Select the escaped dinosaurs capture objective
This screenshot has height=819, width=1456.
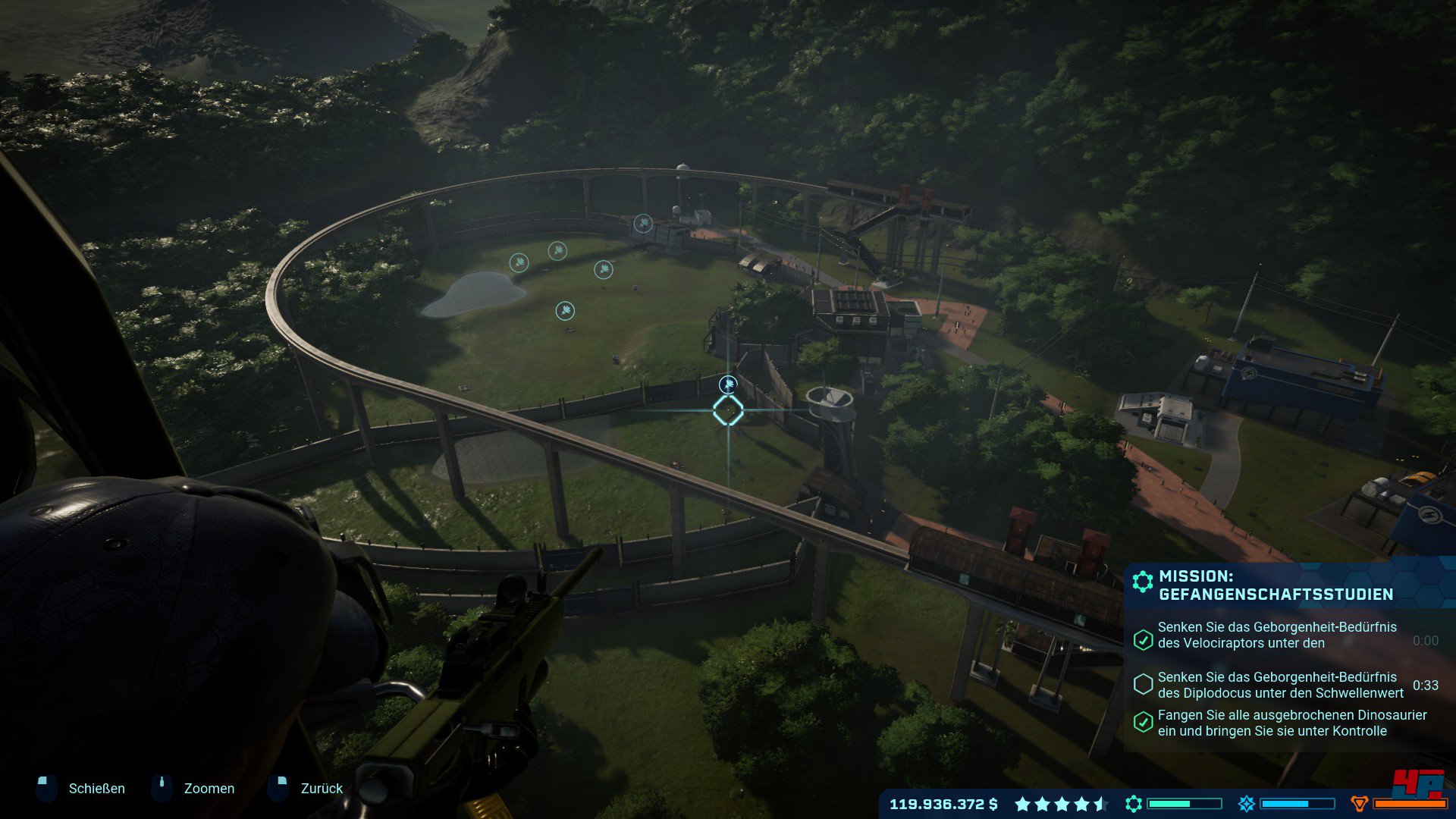[x=1291, y=723]
